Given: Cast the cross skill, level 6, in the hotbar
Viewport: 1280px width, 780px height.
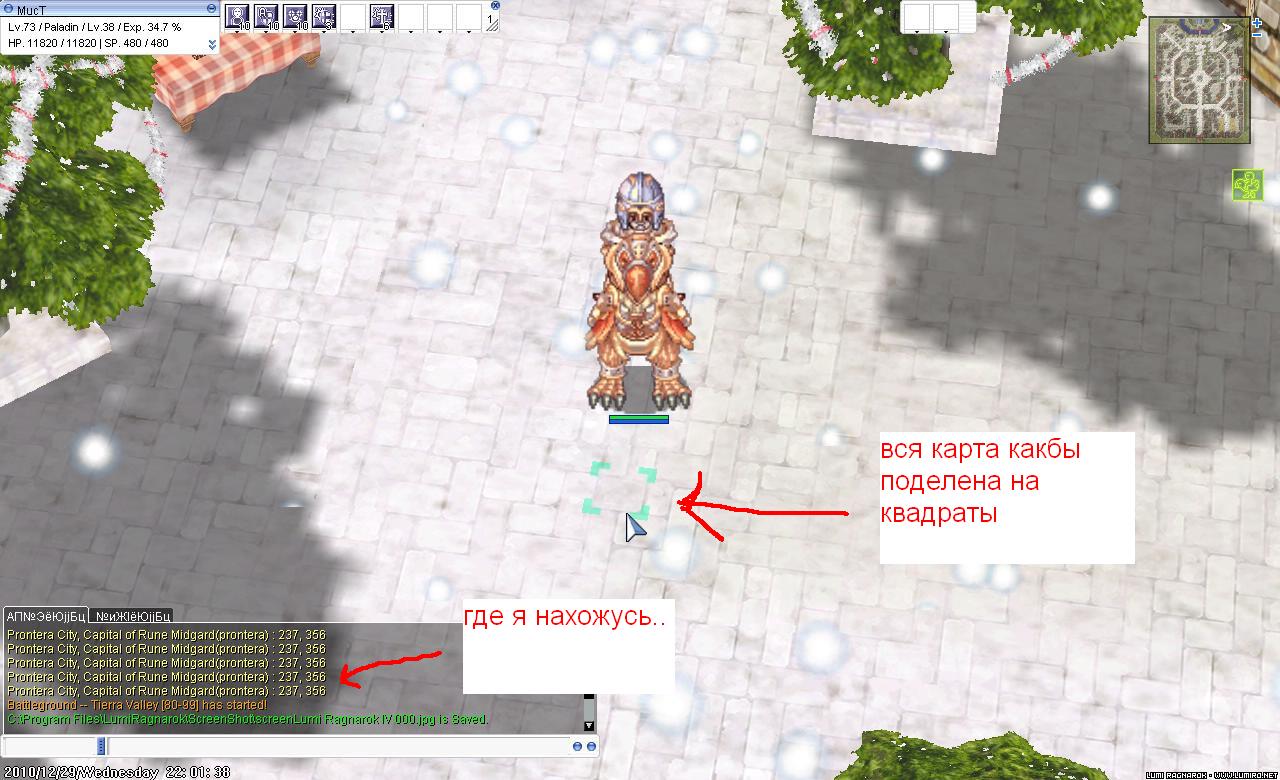Looking at the screenshot, I should [382, 17].
